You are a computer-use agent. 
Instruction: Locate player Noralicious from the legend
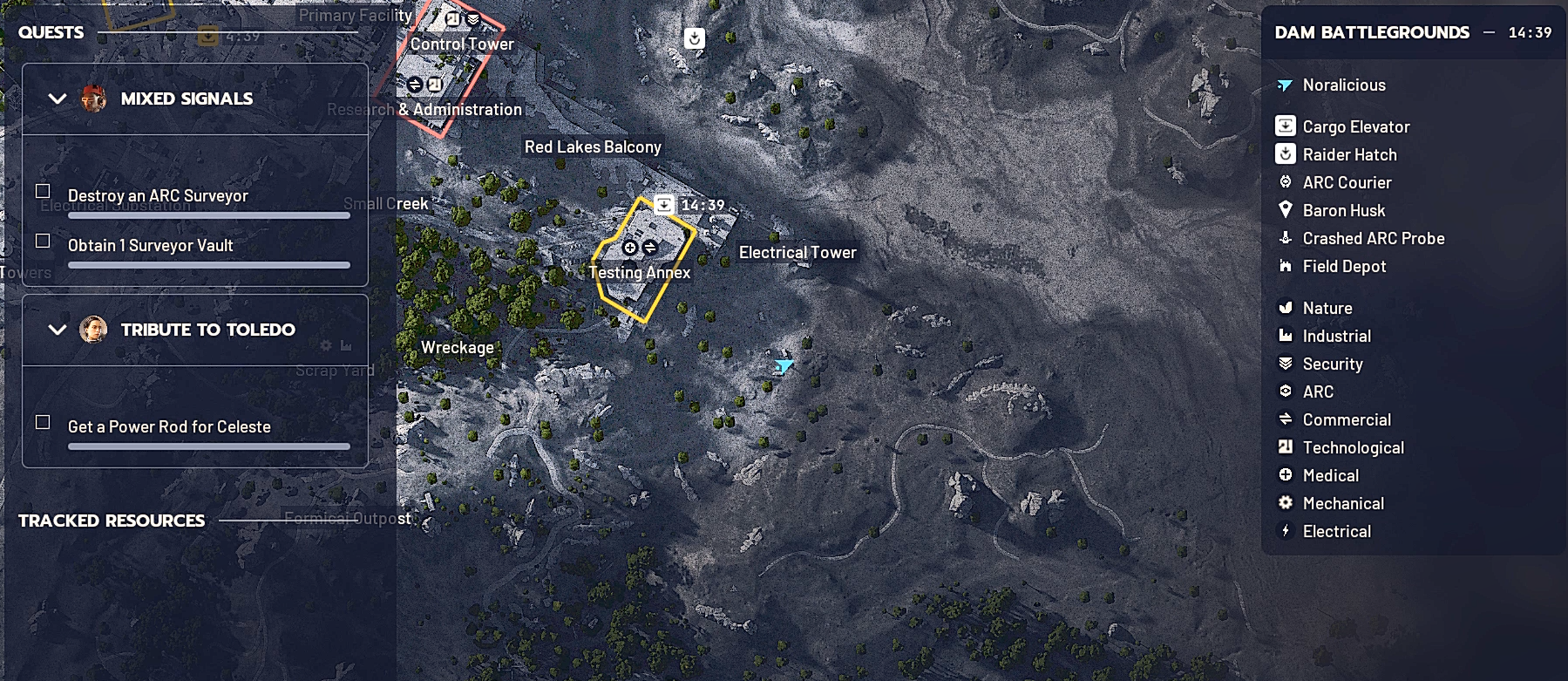tap(1343, 85)
